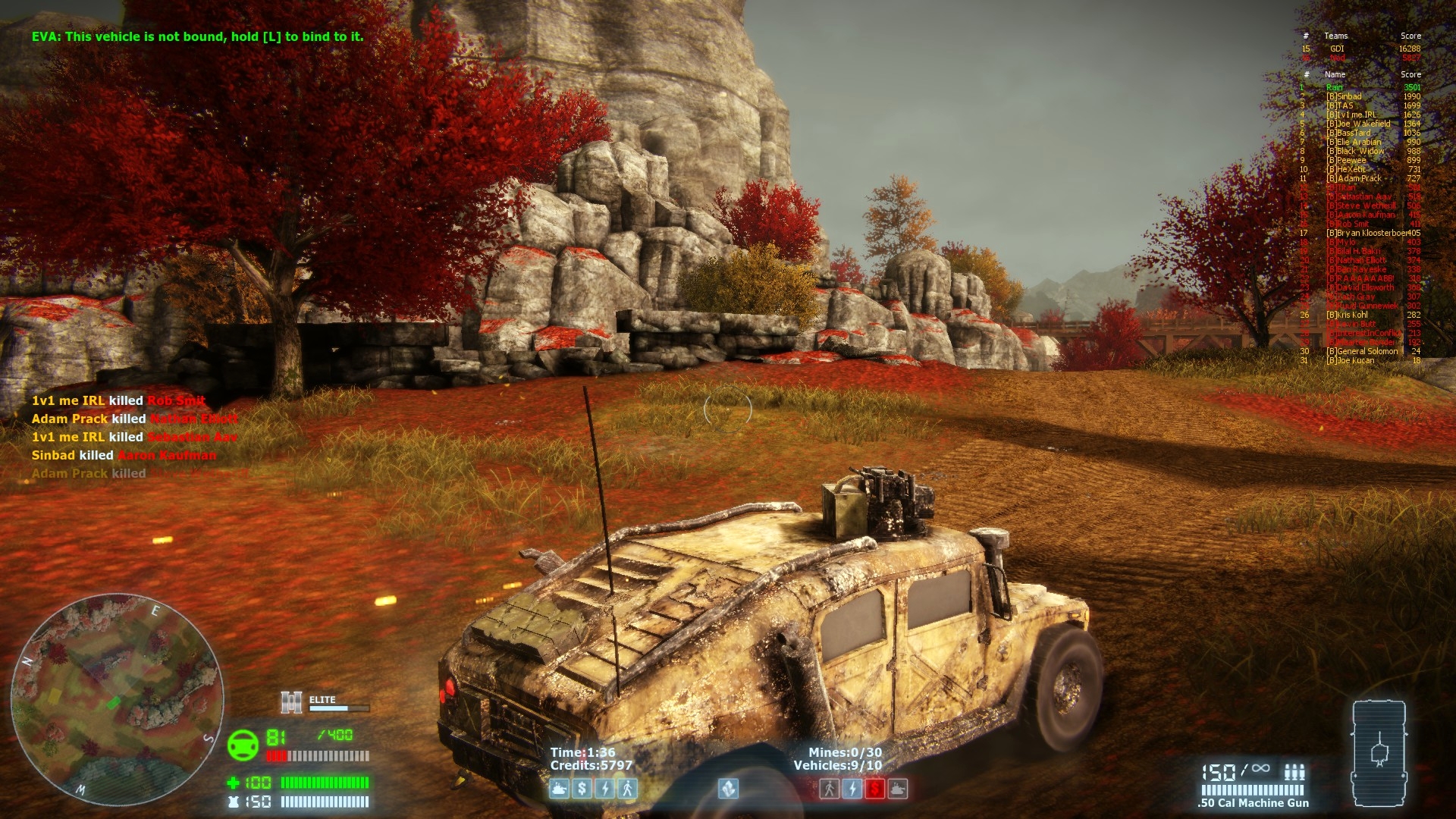Click the greyed-out tank building icon
This screenshot has width=1456, height=819.
tap(897, 789)
